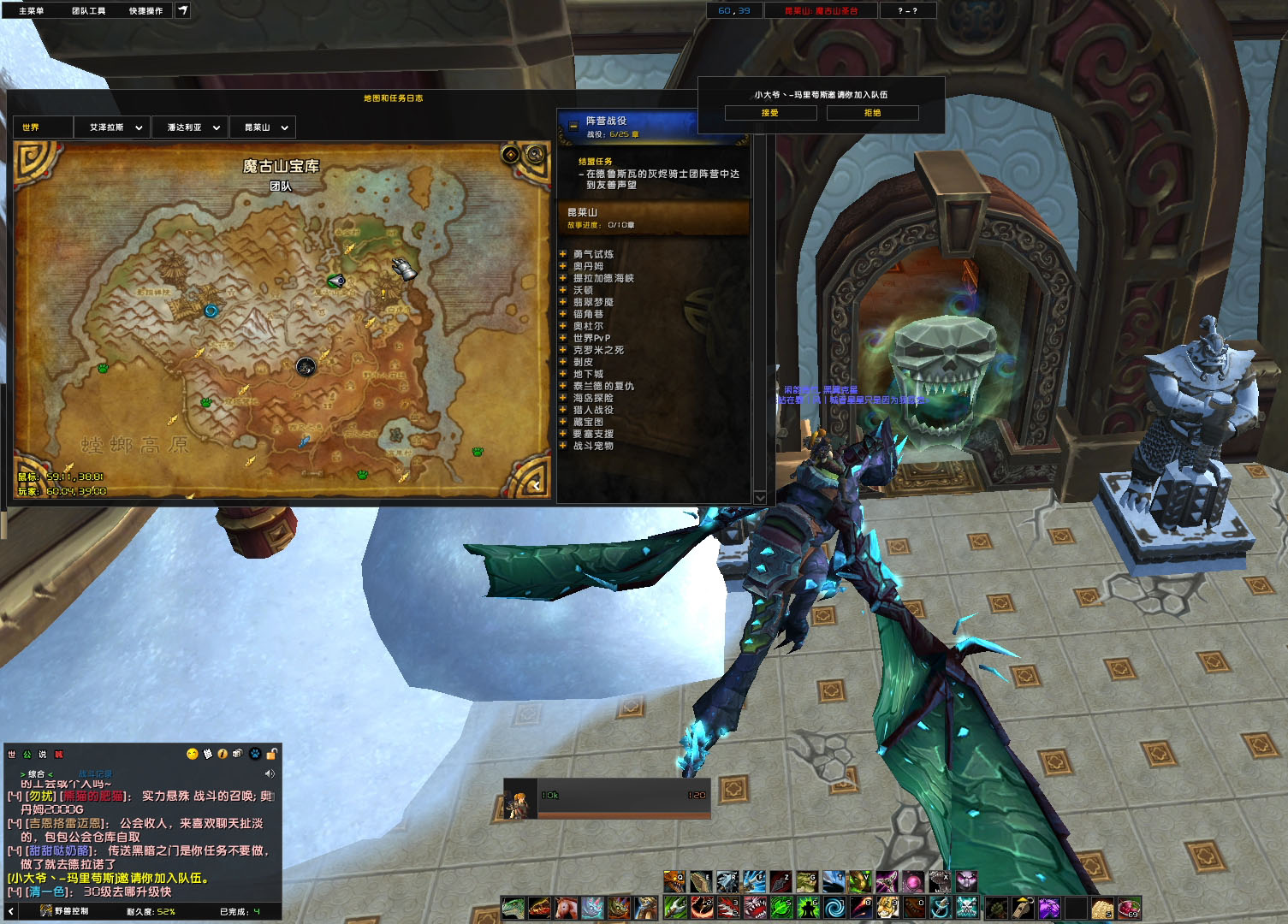1288x924 pixels.
Task: Expand the 世界PvP quest category
Action: (x=563, y=338)
